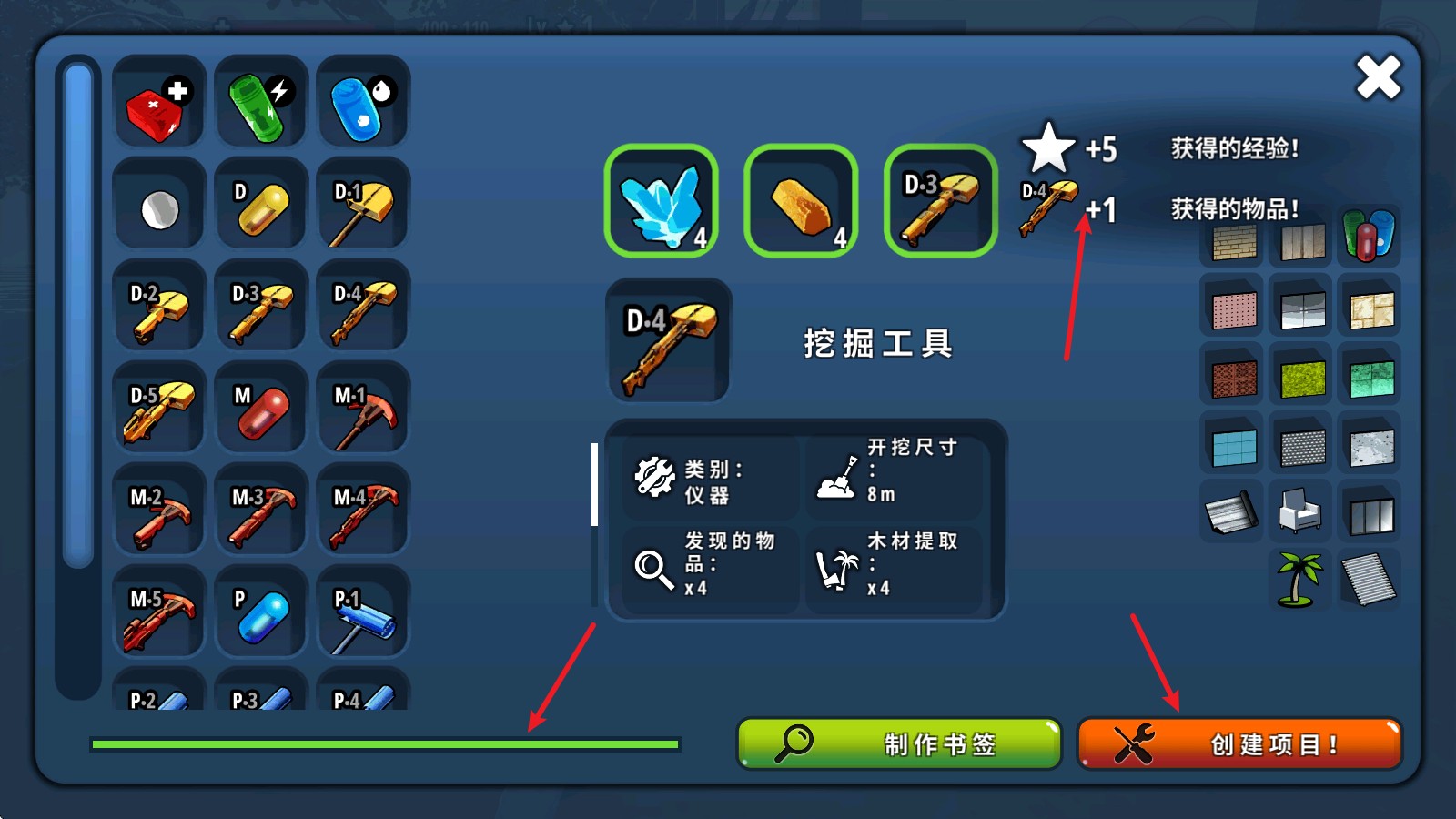
Task: Deselect the highlighted gold ingot ingredient
Action: (801, 202)
